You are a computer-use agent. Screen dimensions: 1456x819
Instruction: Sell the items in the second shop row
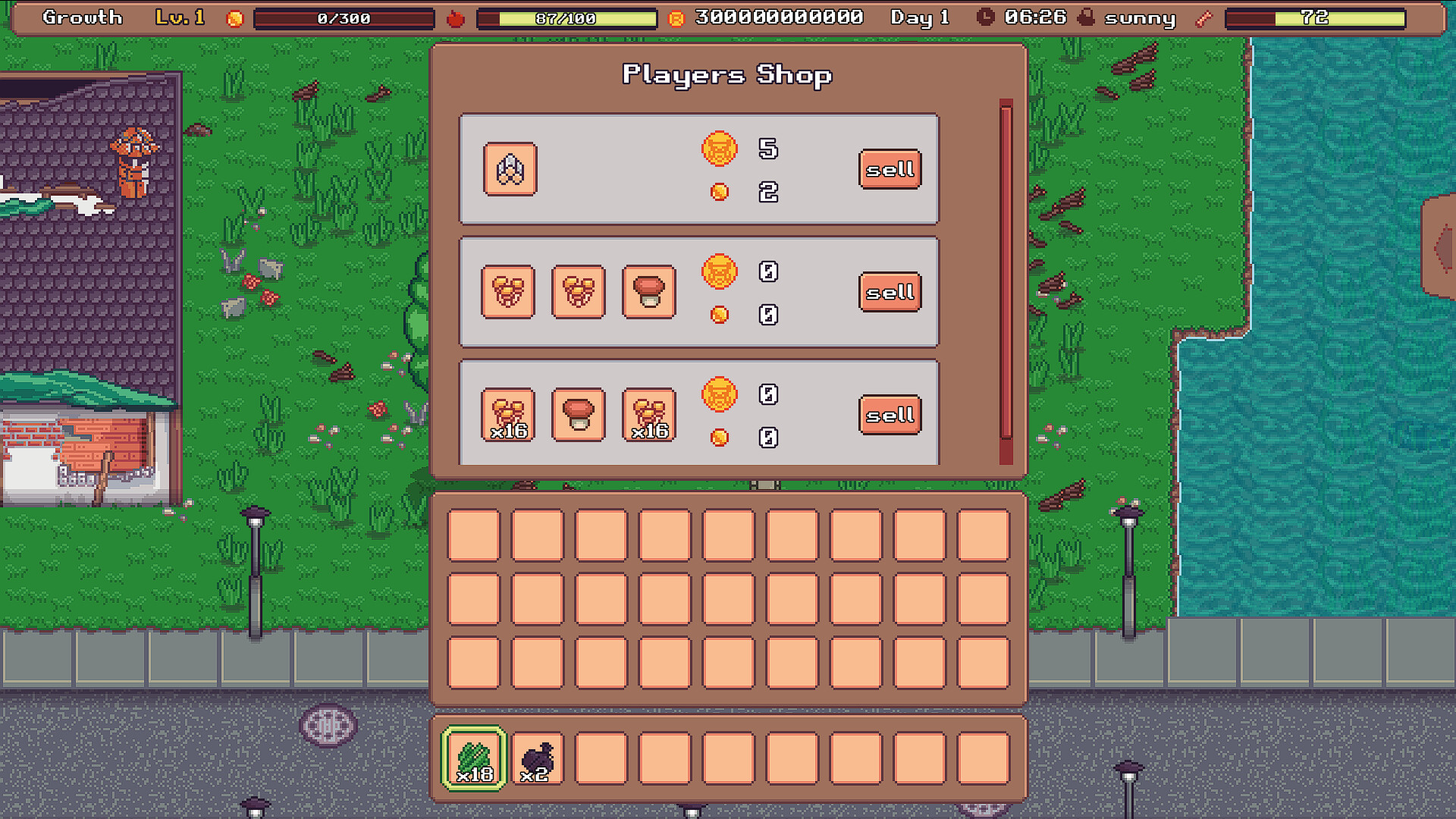tap(890, 293)
